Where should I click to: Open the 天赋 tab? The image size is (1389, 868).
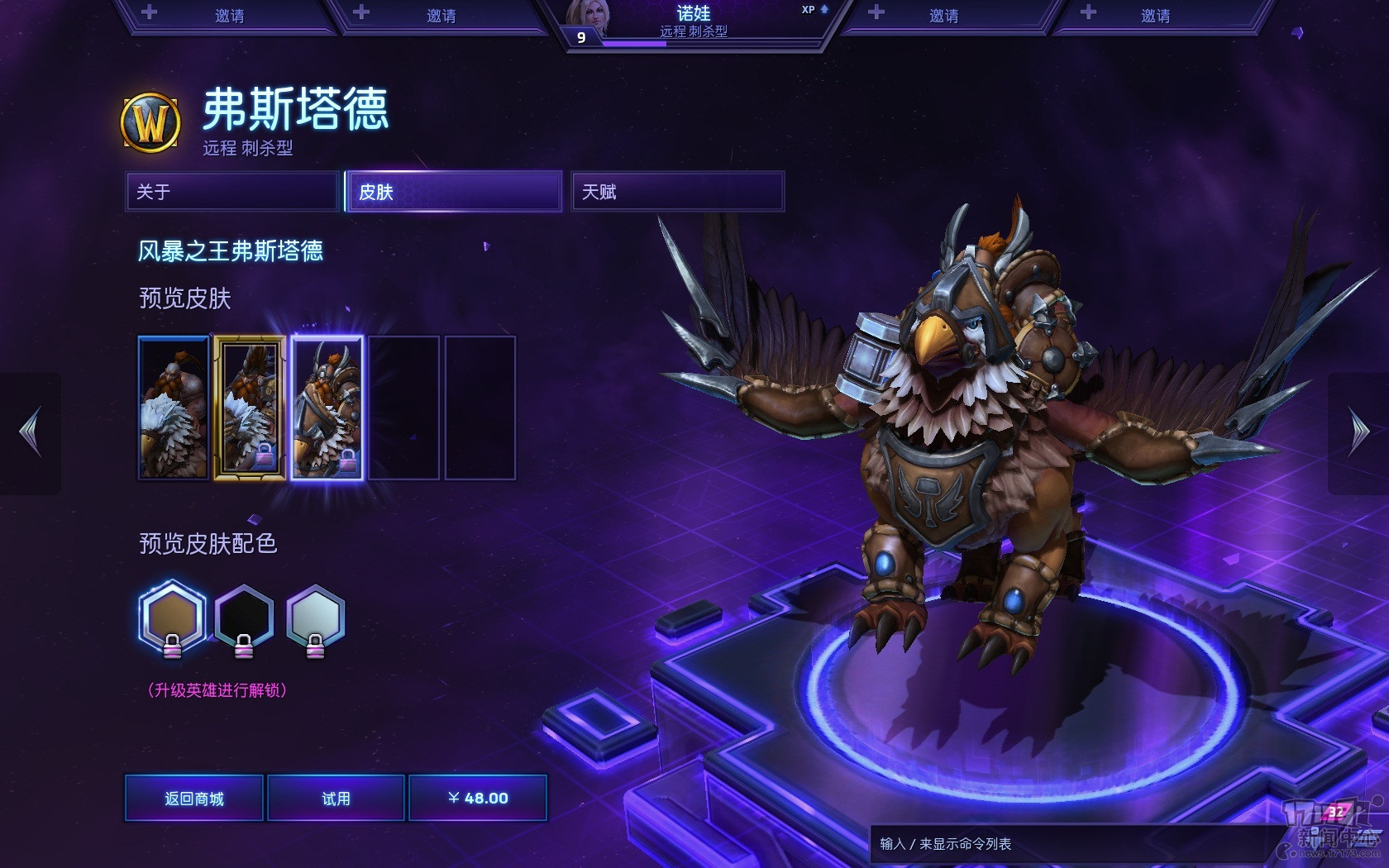pos(677,192)
